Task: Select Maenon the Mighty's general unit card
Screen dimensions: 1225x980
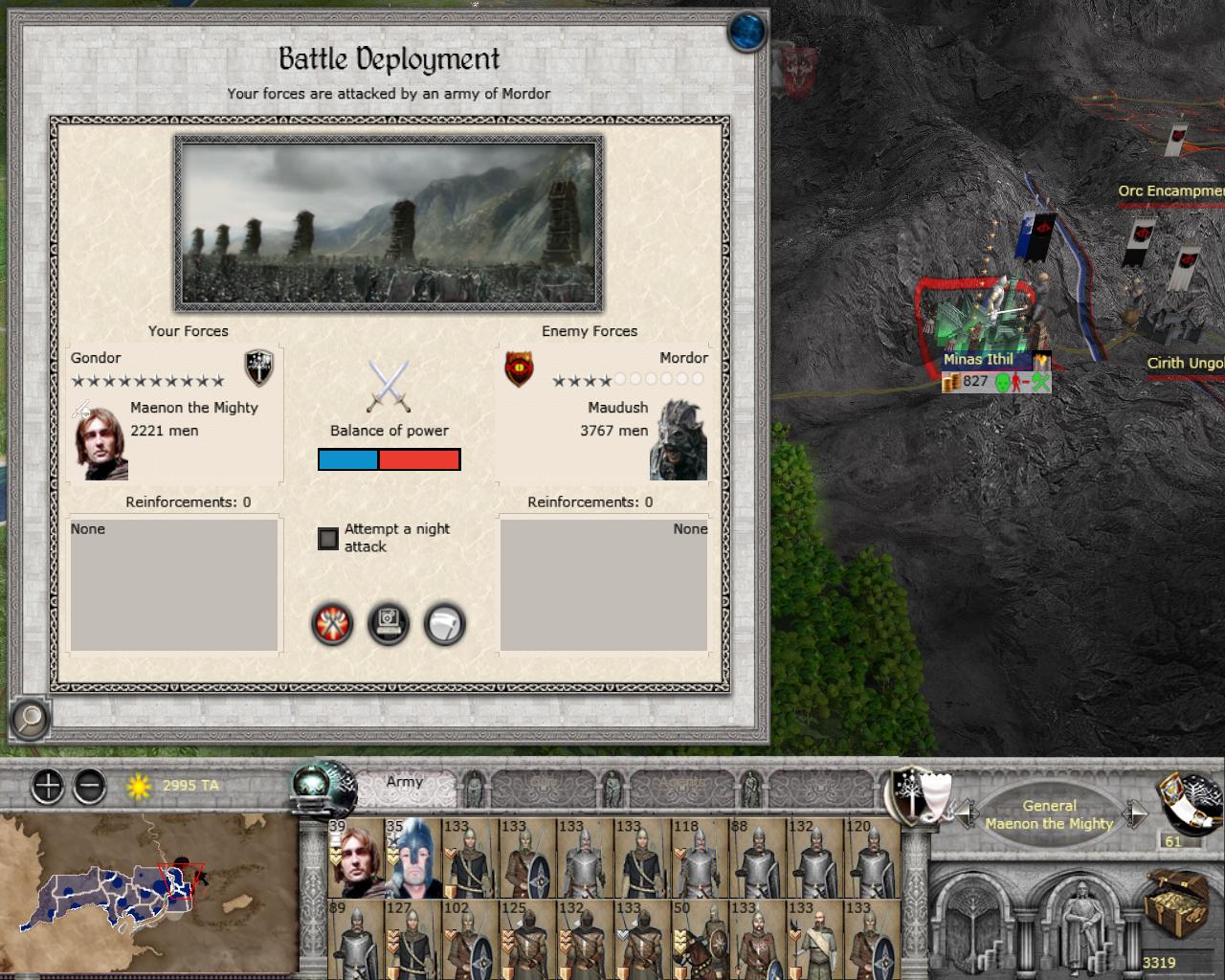Action: (356, 858)
